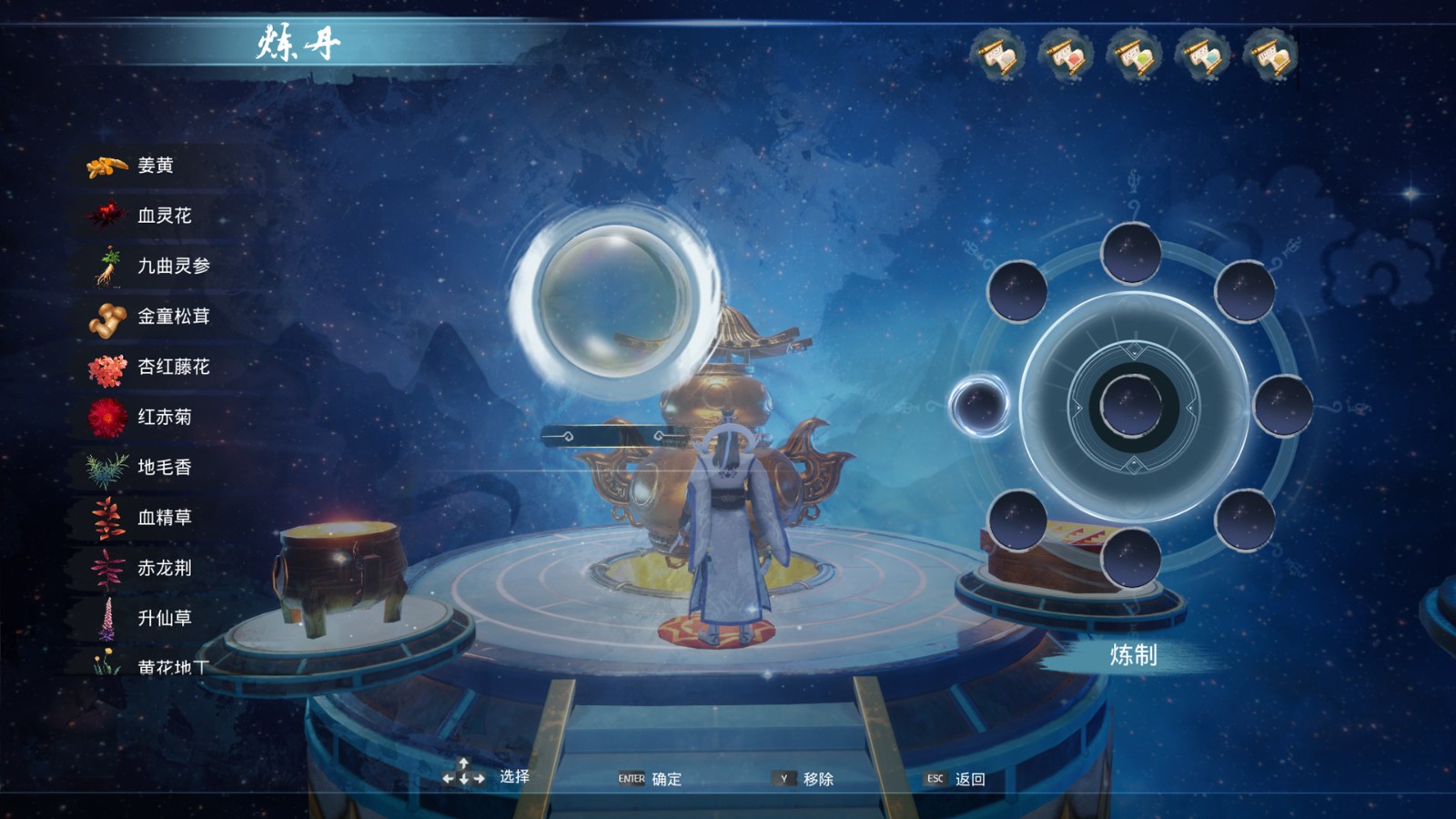Viewport: 1456px width, 819px height.
Task: Choose the 杏红藤花 ingredient
Action: click(x=173, y=367)
